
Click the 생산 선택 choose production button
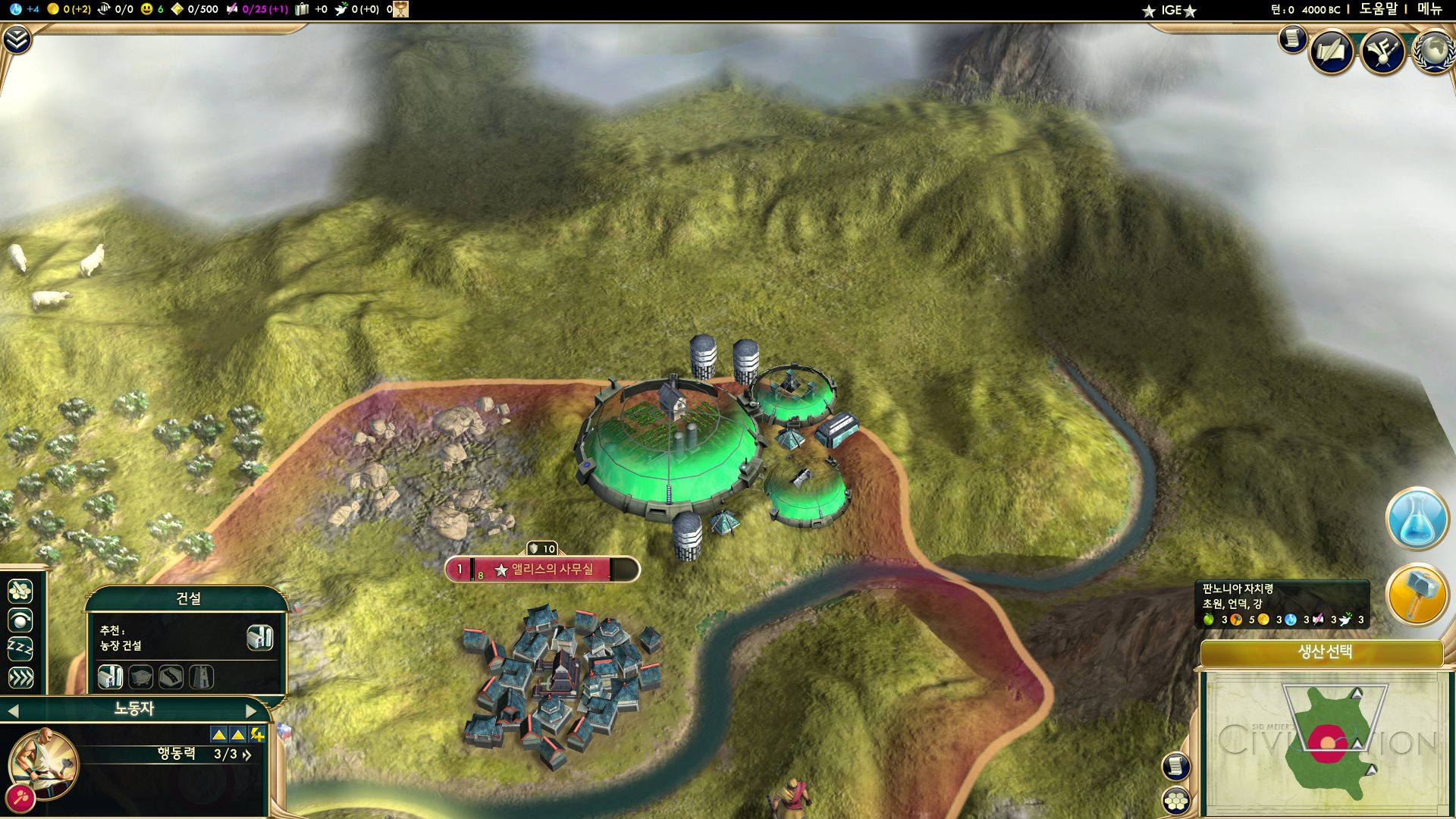1324,652
